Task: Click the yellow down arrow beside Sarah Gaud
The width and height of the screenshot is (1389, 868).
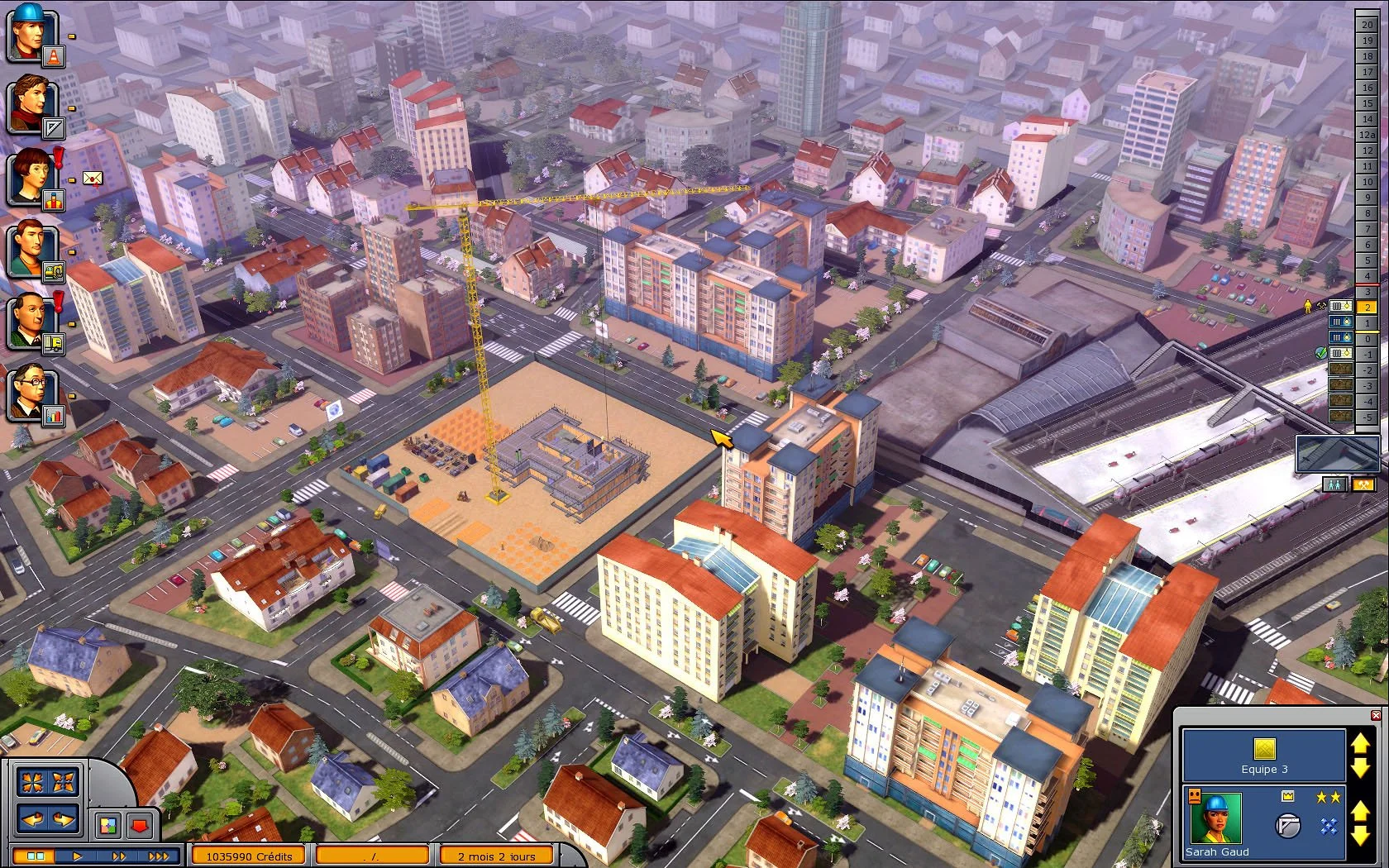Action: 1362,835
